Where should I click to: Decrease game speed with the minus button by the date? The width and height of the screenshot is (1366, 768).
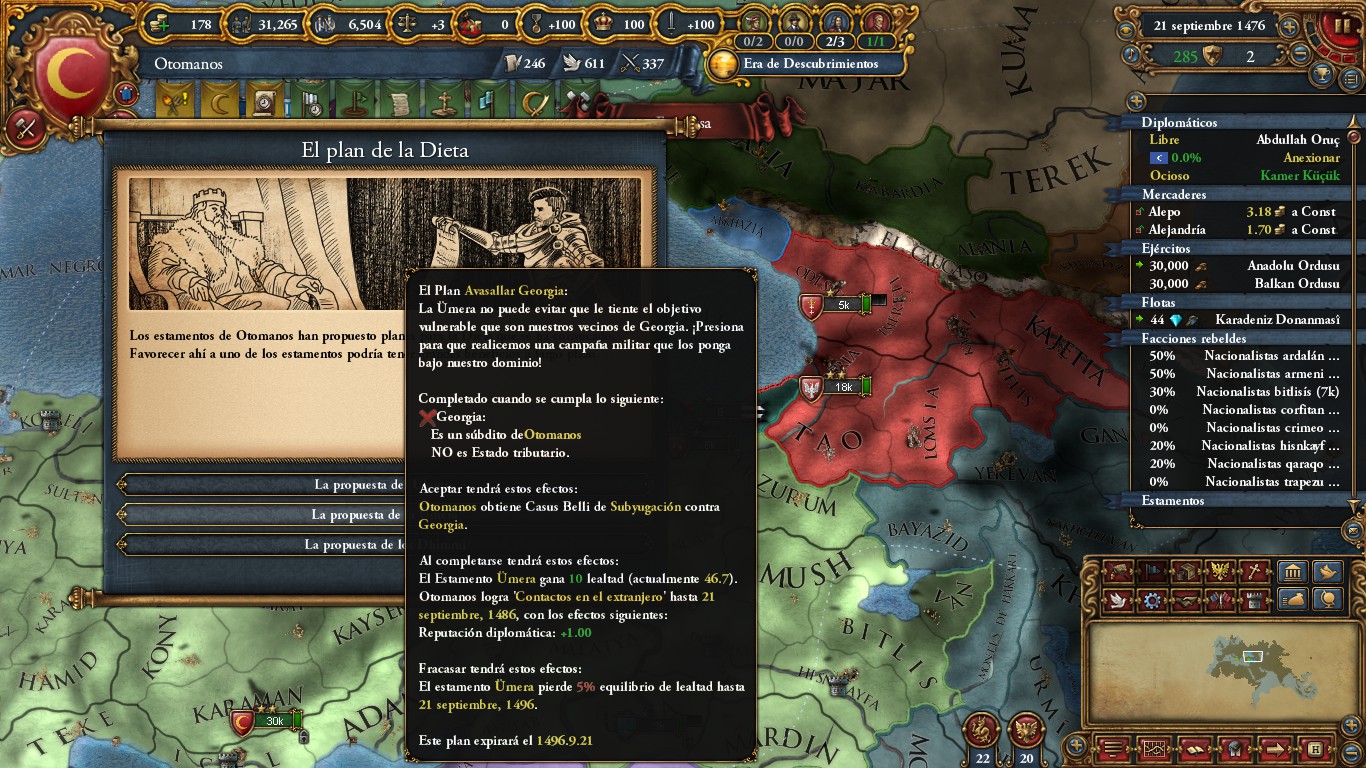(x=1300, y=56)
